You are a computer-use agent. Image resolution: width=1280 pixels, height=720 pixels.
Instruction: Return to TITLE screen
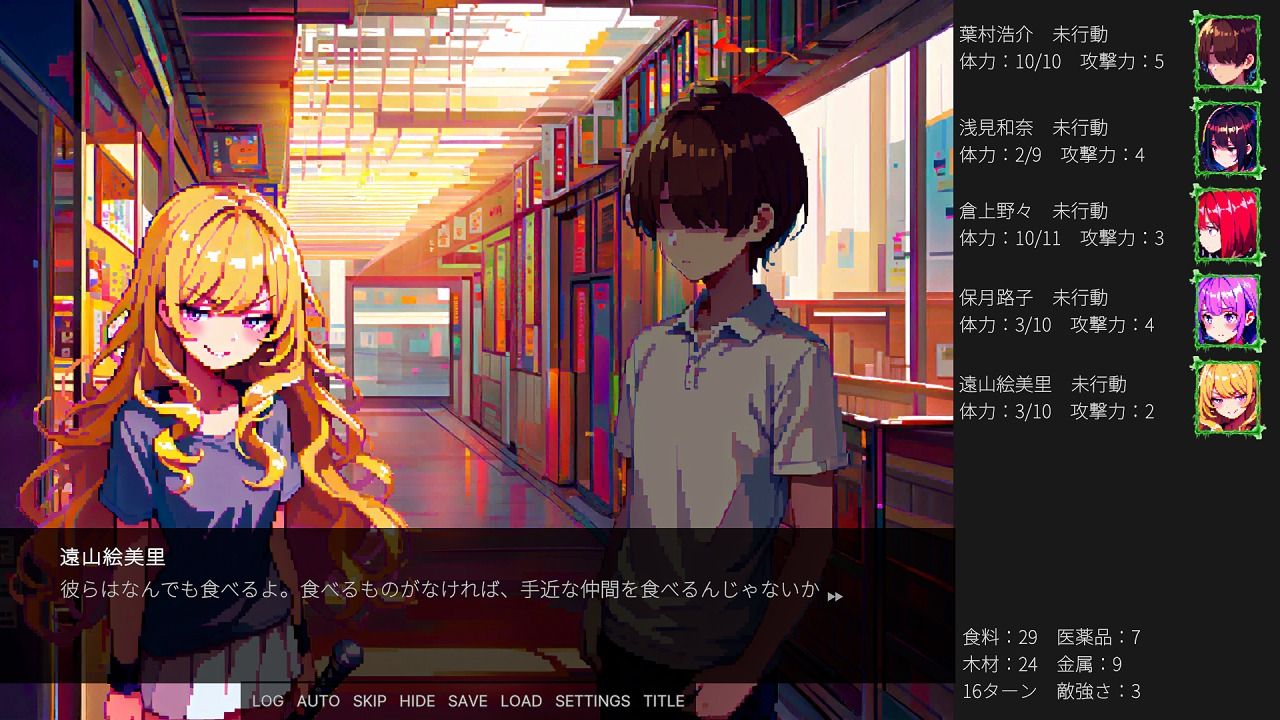tap(664, 701)
